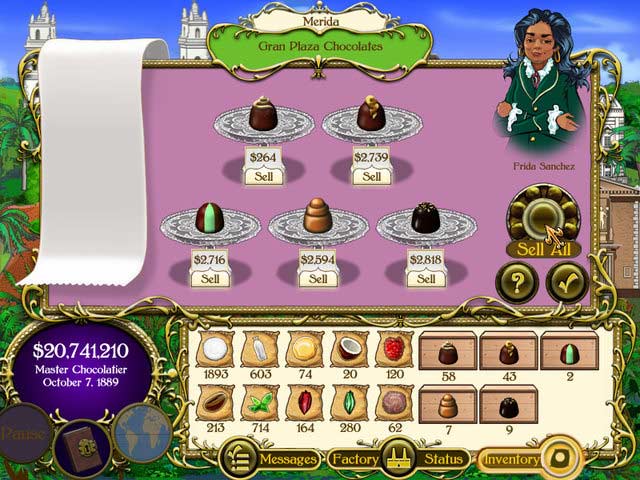Sell the $2,716 chocolate
640x480 pixels.
point(209,279)
